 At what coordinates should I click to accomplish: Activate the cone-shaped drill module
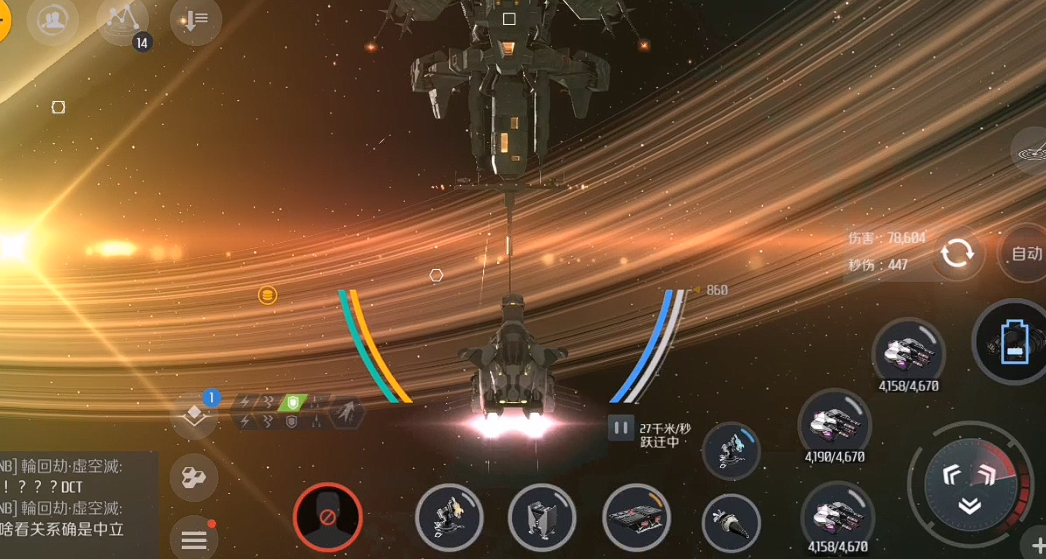tap(731, 520)
